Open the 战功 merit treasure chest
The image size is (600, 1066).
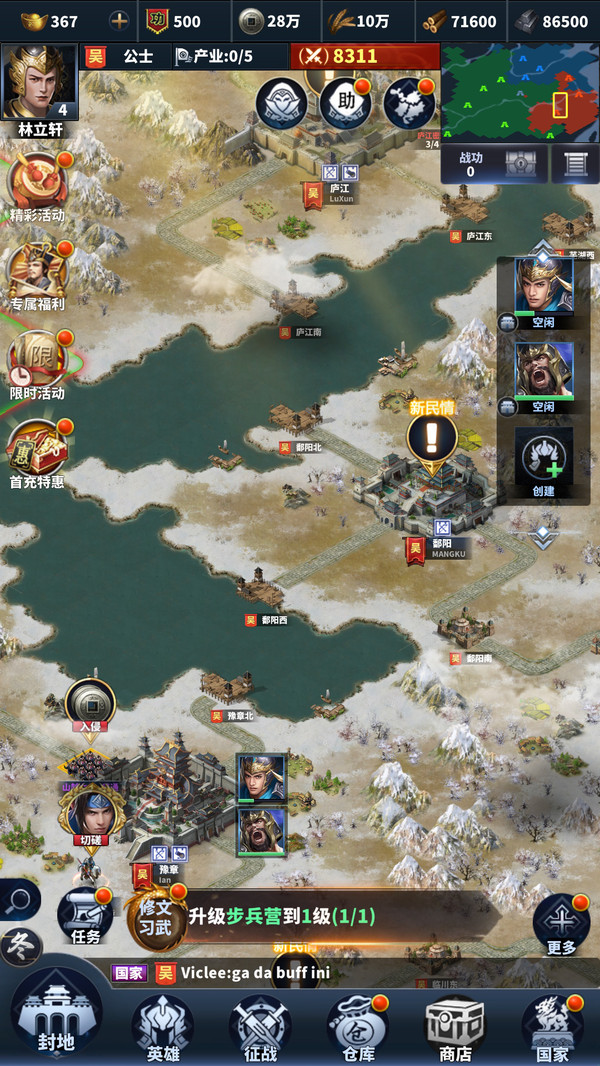point(525,164)
